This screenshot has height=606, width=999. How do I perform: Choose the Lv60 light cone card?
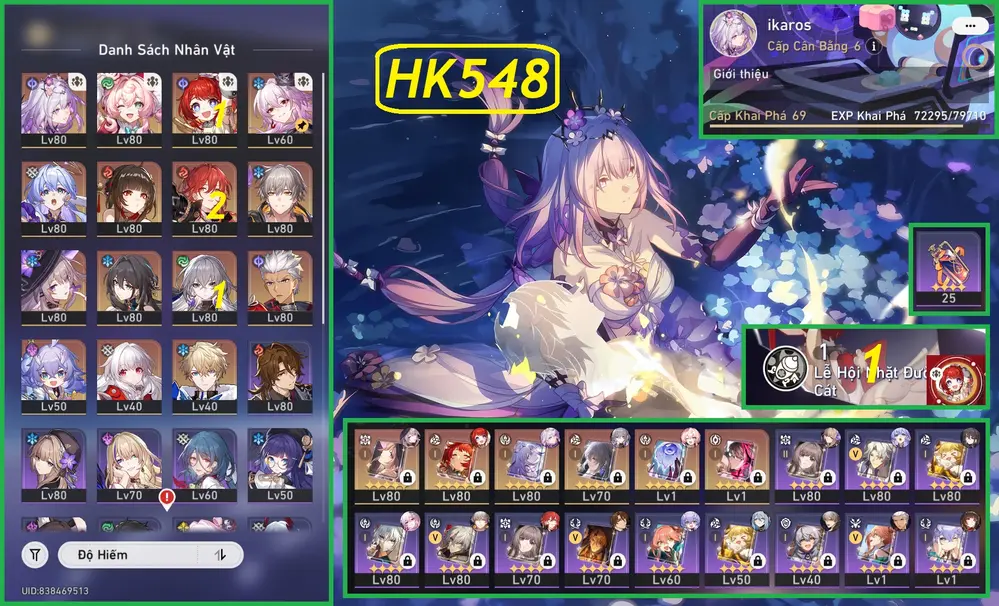pos(666,550)
